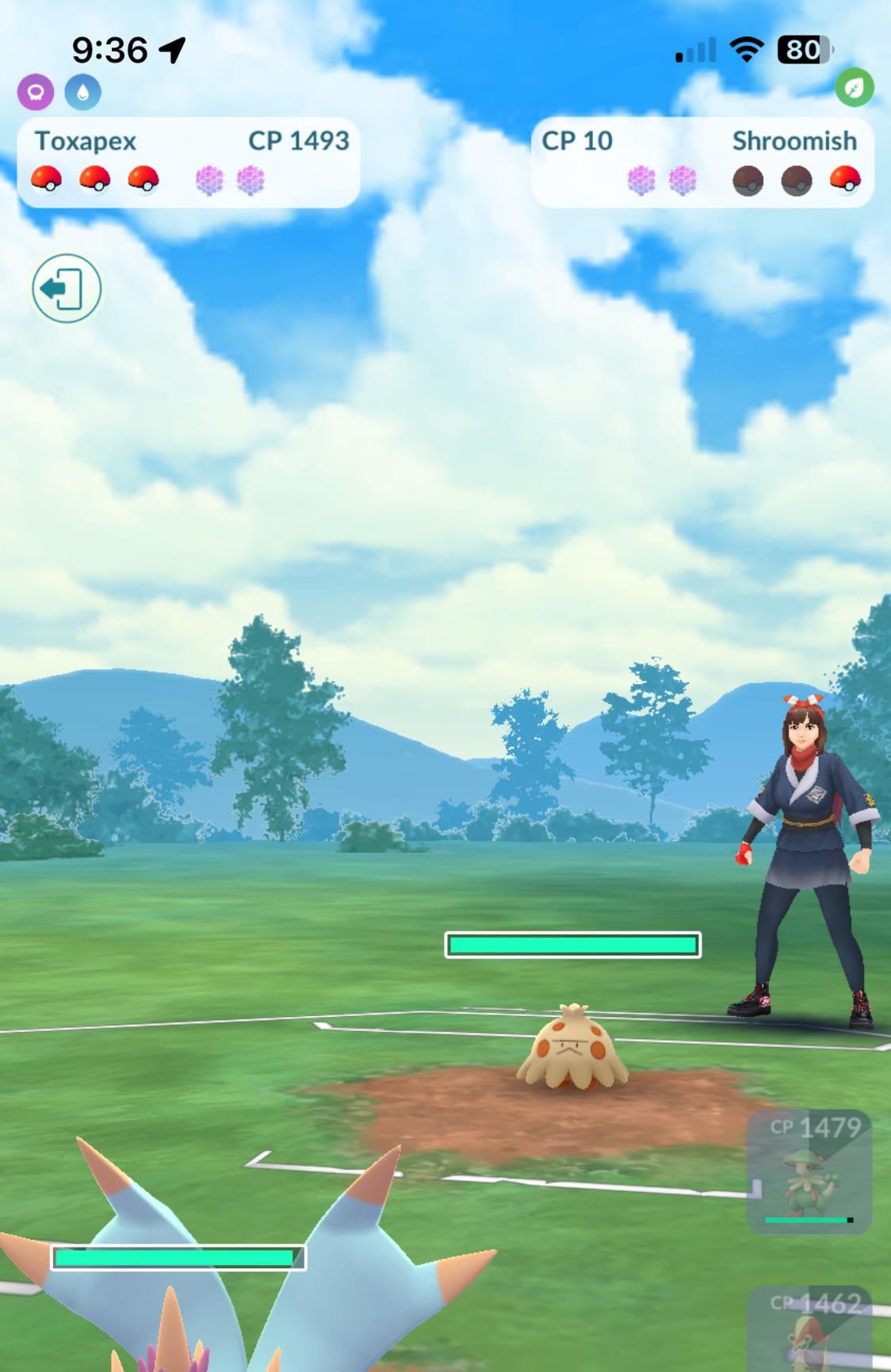891x1372 pixels.
Task: Switch to the CP 1479 Pokémon
Action: click(x=809, y=1171)
